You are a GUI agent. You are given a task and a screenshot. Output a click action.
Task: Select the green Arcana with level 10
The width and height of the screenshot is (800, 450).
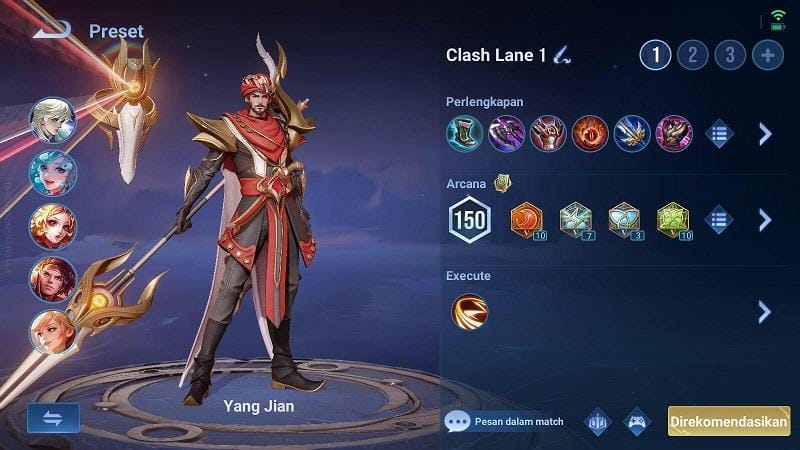point(673,219)
